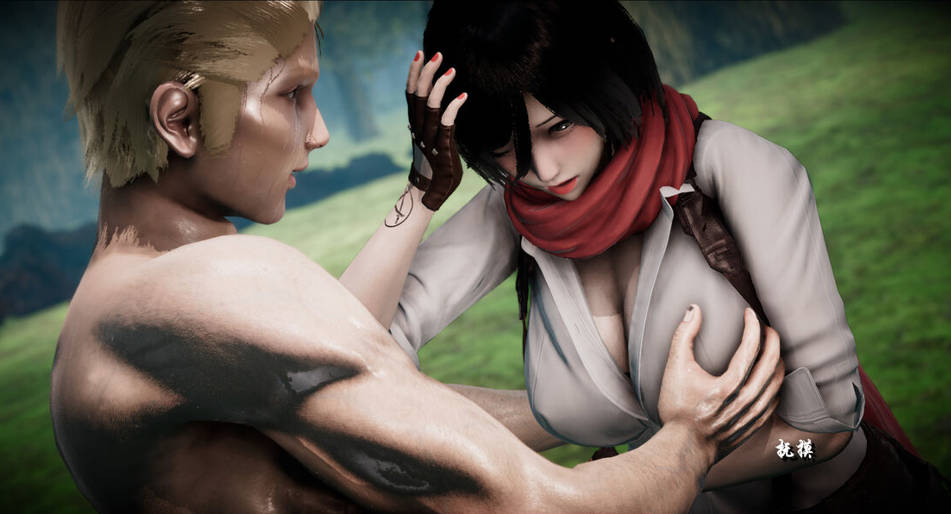951x514 pixels.
Task: Click the white 抚摸 action label
Action: [795, 449]
